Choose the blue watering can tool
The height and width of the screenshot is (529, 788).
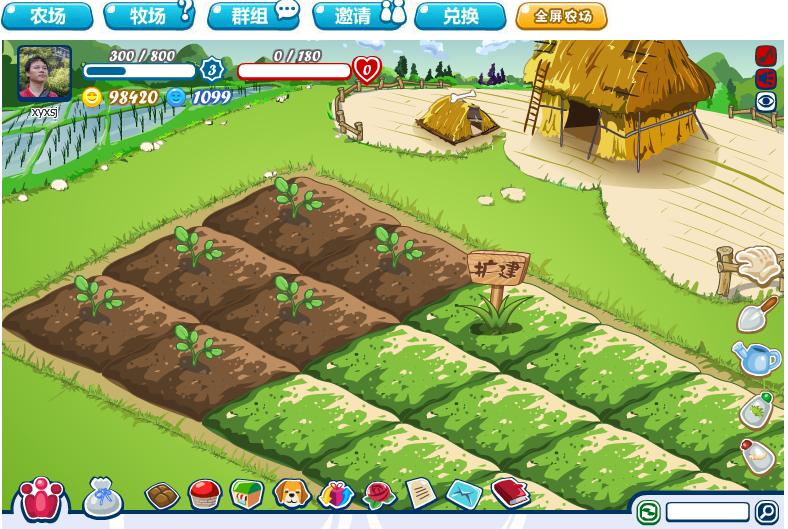point(756,358)
